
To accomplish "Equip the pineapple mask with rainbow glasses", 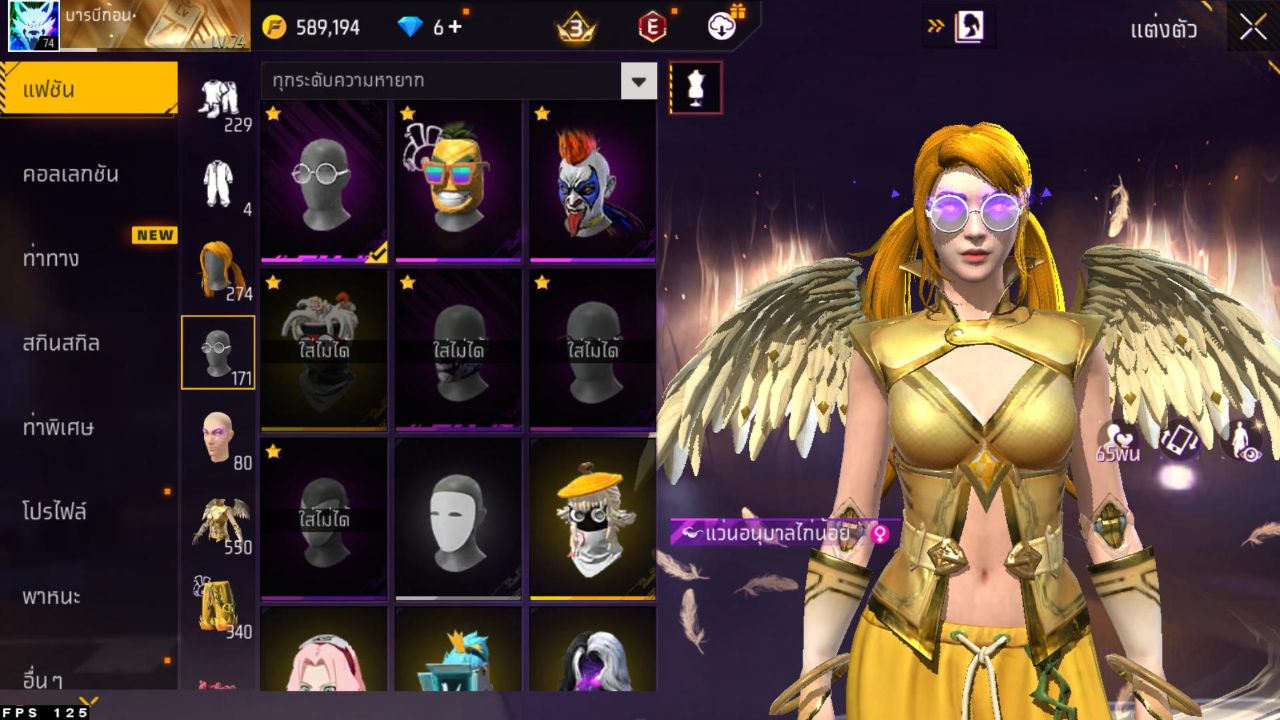I will tap(458, 180).
